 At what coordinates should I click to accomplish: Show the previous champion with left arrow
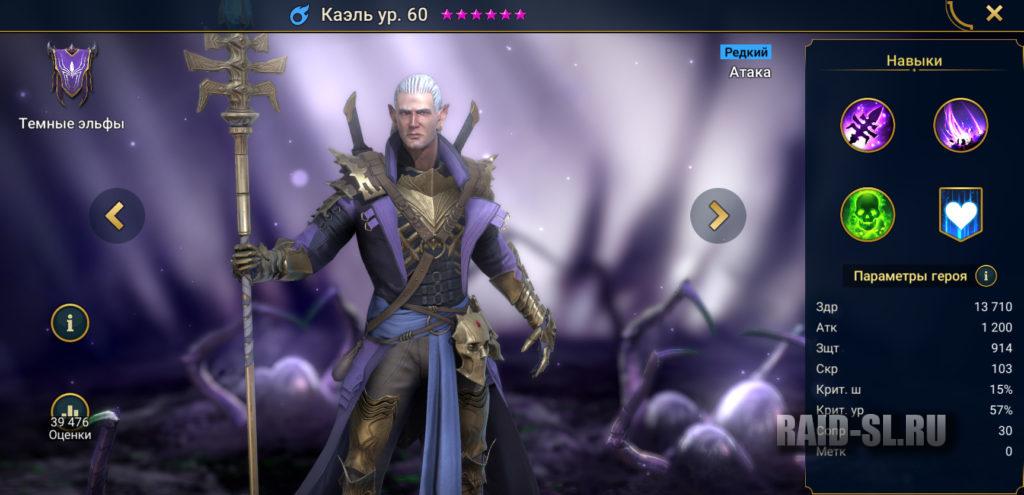117,215
